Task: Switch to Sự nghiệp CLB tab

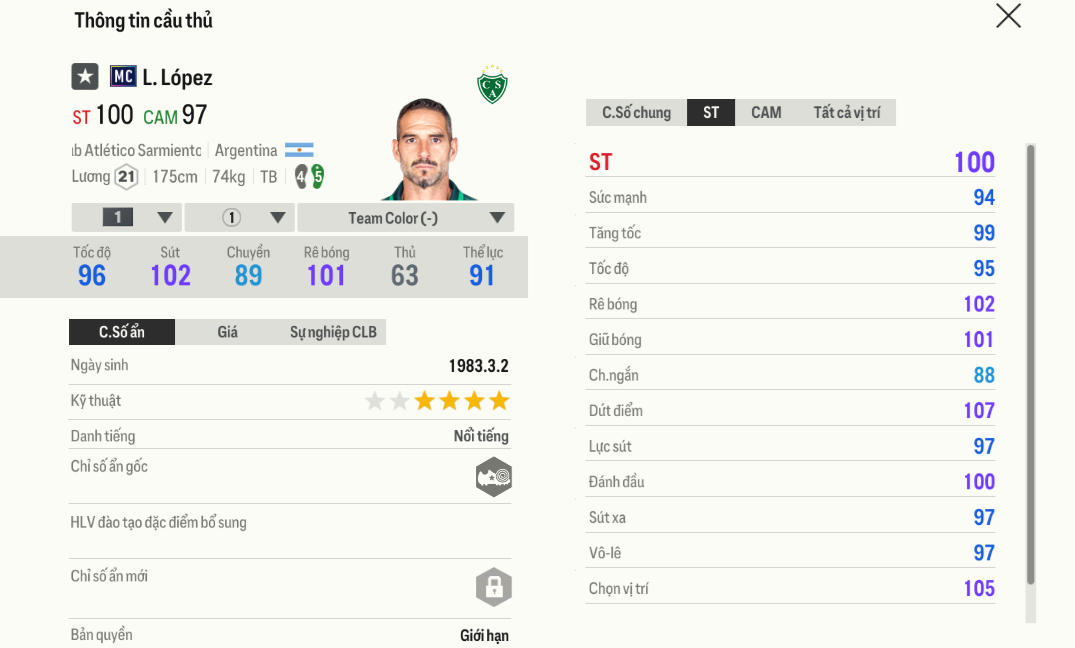Action: pyautogui.click(x=333, y=332)
